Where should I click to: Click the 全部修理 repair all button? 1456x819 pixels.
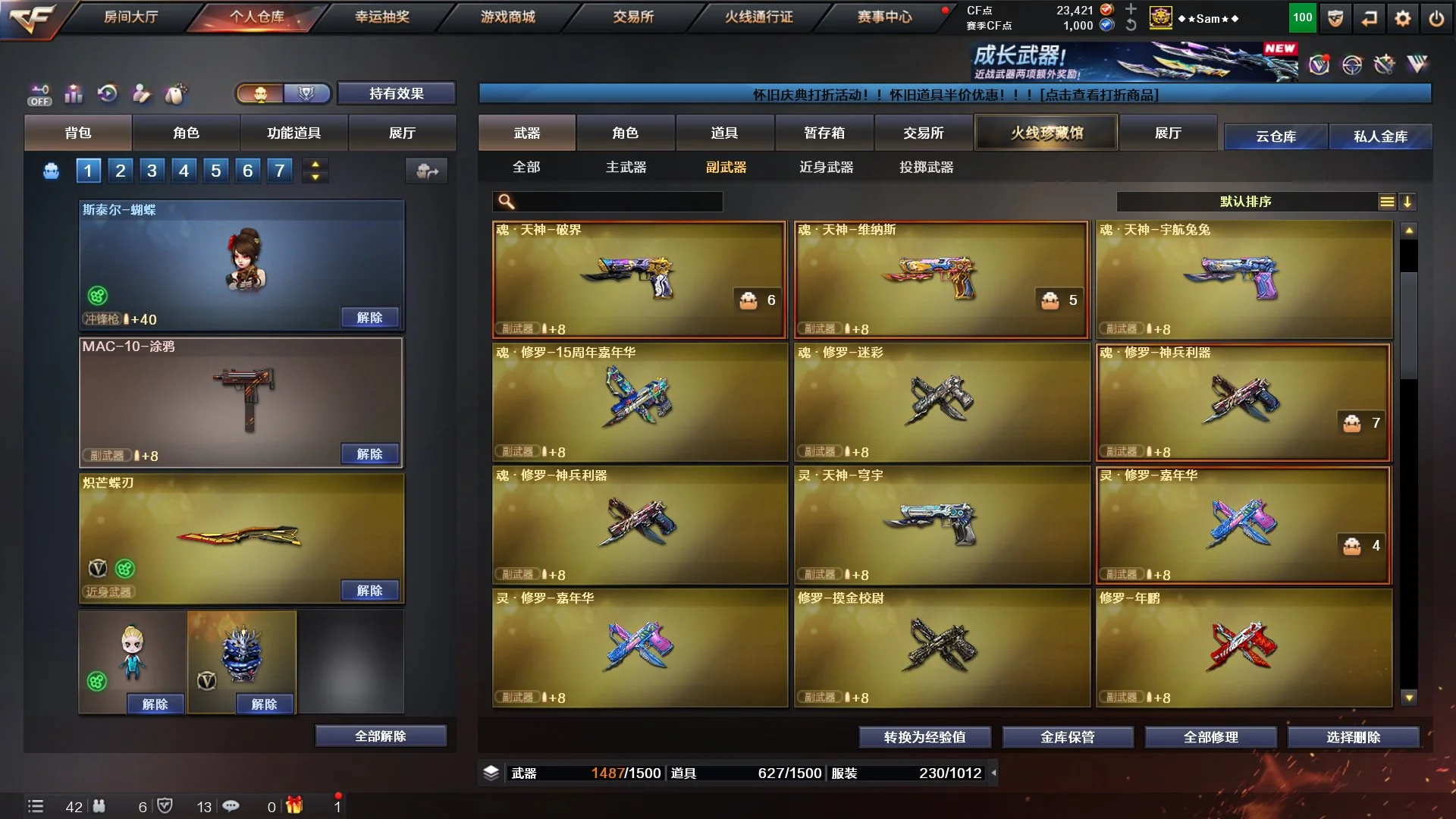(x=1210, y=737)
